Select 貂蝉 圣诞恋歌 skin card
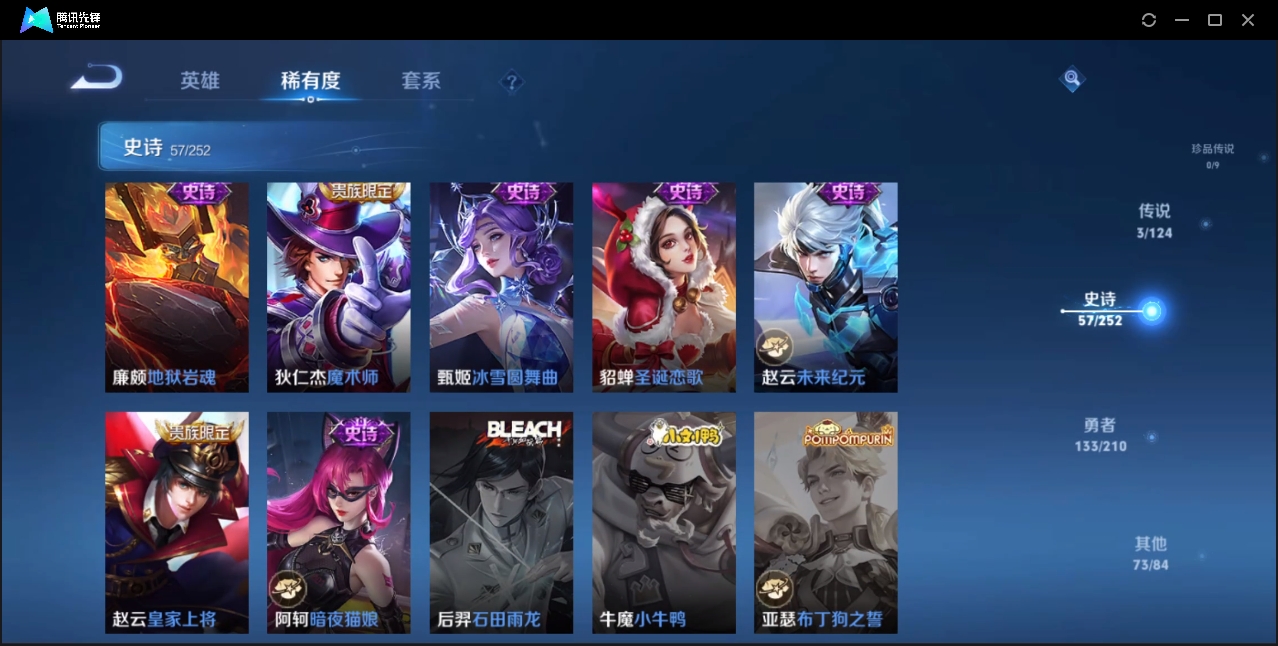 (663, 287)
